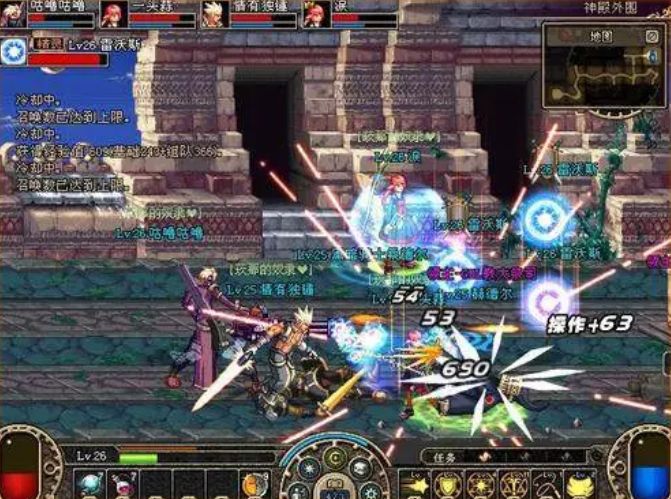Click the 雷沃斯 target portrait icon
Screen dimensions: 671x499
(14, 51)
